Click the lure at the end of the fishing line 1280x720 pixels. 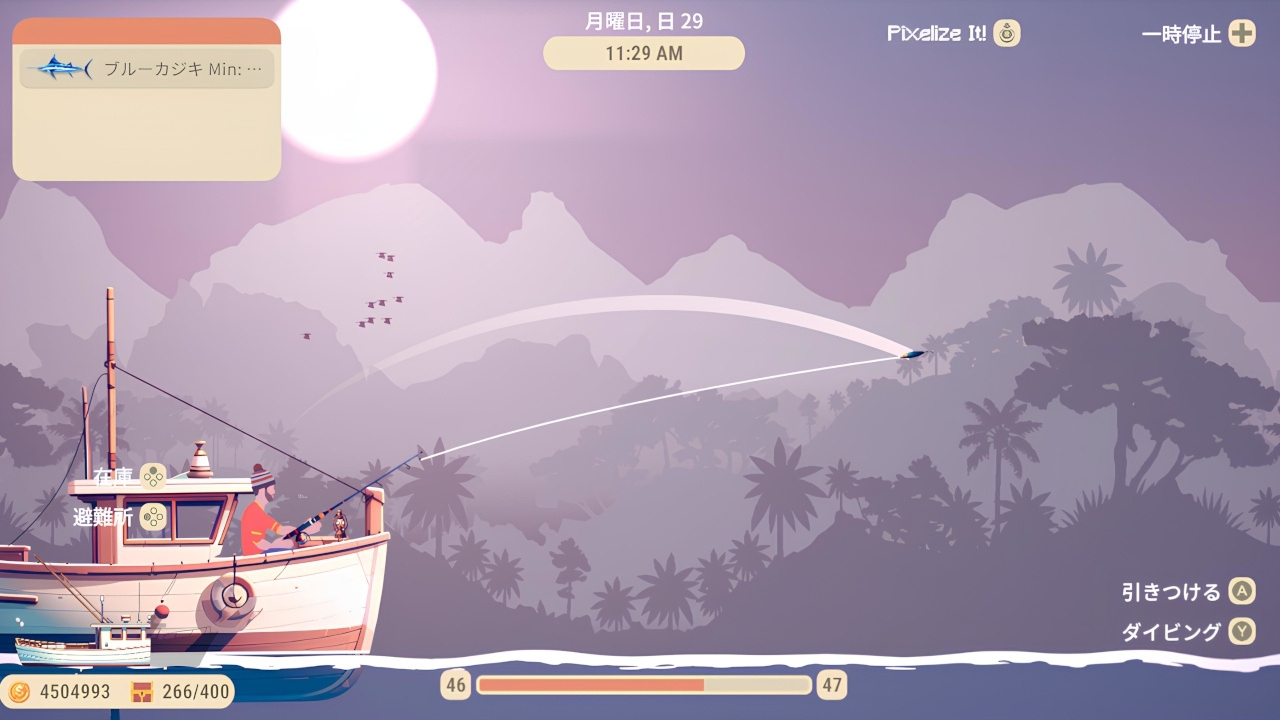pos(911,355)
